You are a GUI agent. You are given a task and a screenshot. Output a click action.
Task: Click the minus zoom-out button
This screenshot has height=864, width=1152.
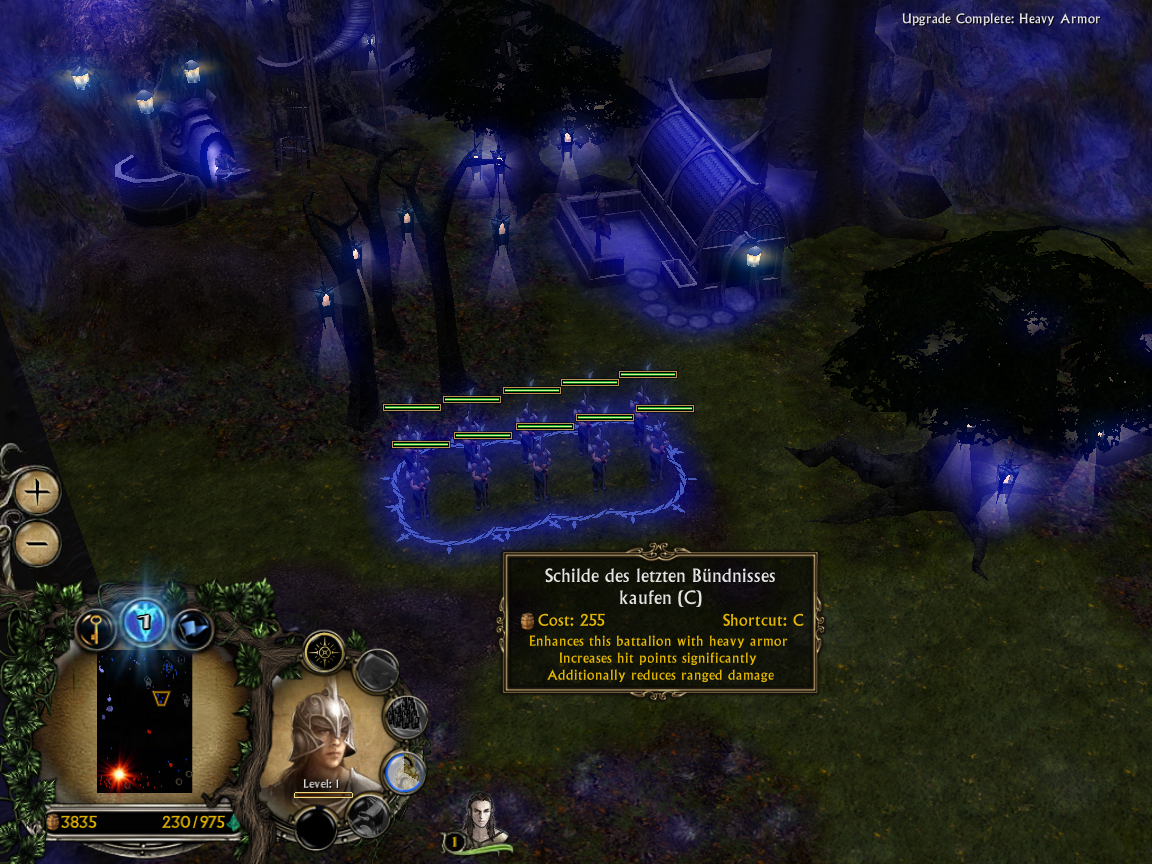click(x=38, y=543)
